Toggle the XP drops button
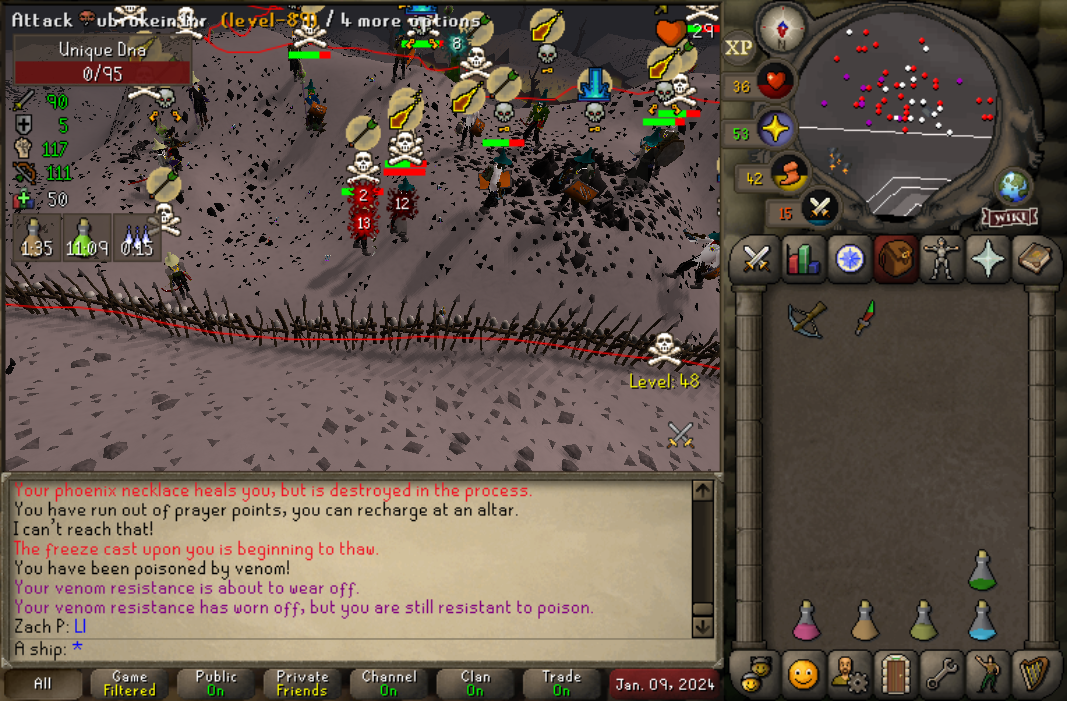This screenshot has width=1067, height=701. tap(738, 47)
